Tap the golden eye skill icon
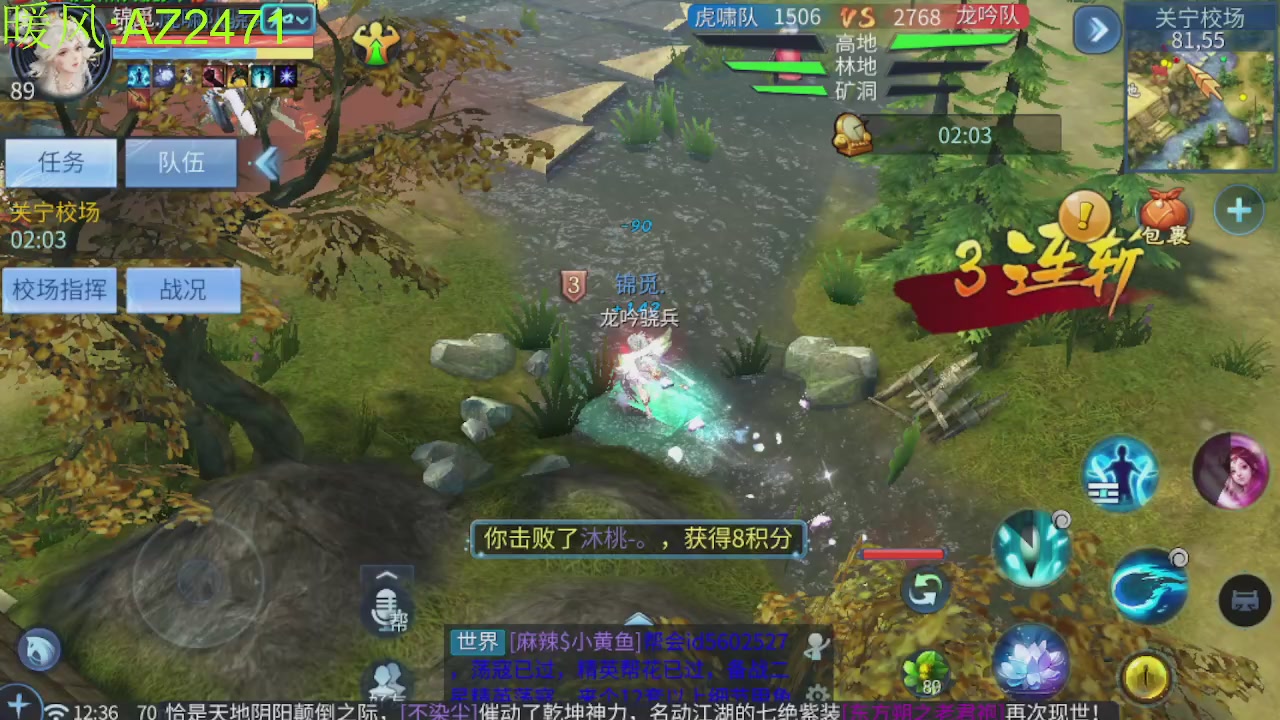1280x720 pixels. (x=1146, y=677)
